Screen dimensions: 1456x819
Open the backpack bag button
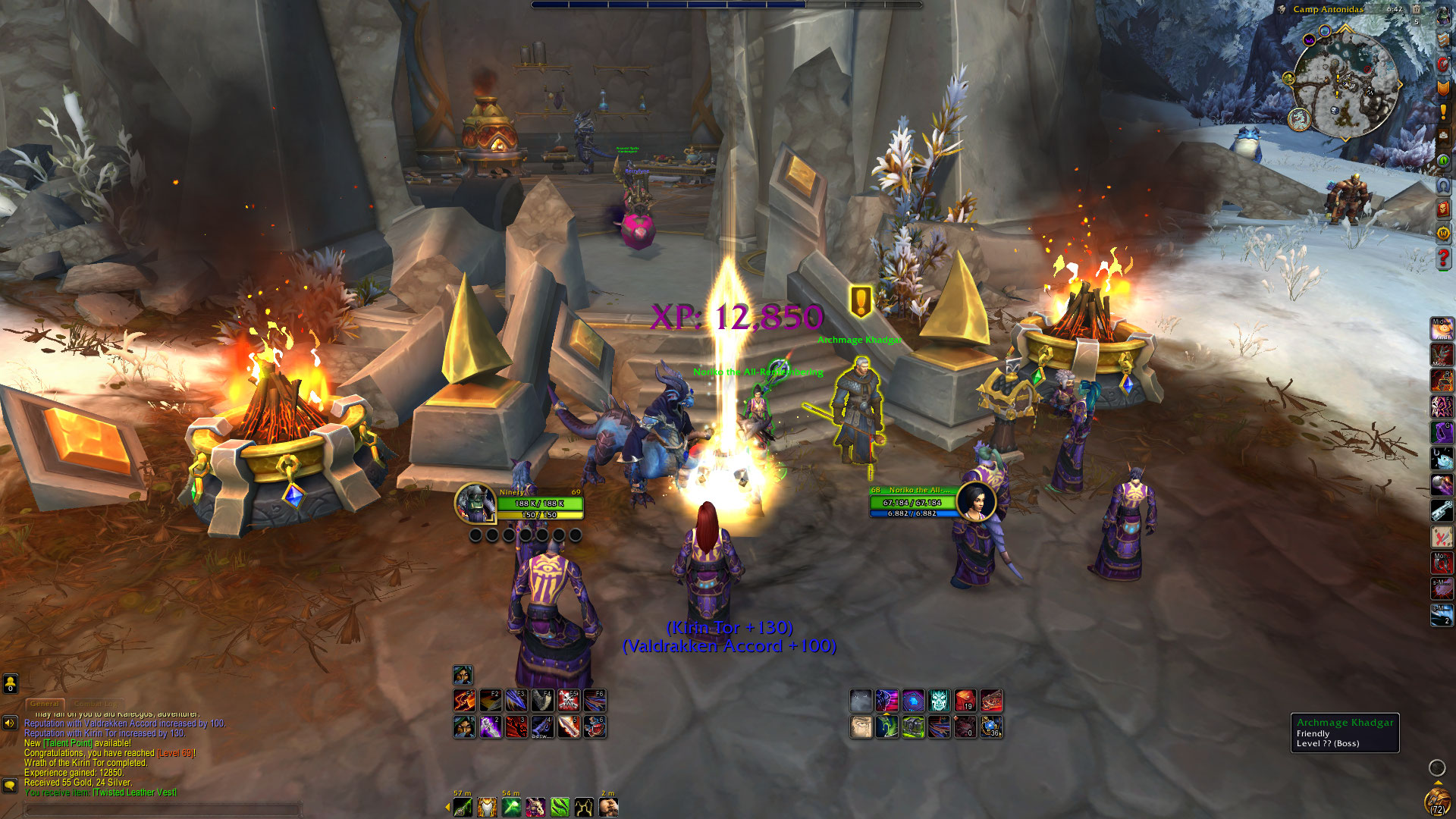click(x=1436, y=801)
